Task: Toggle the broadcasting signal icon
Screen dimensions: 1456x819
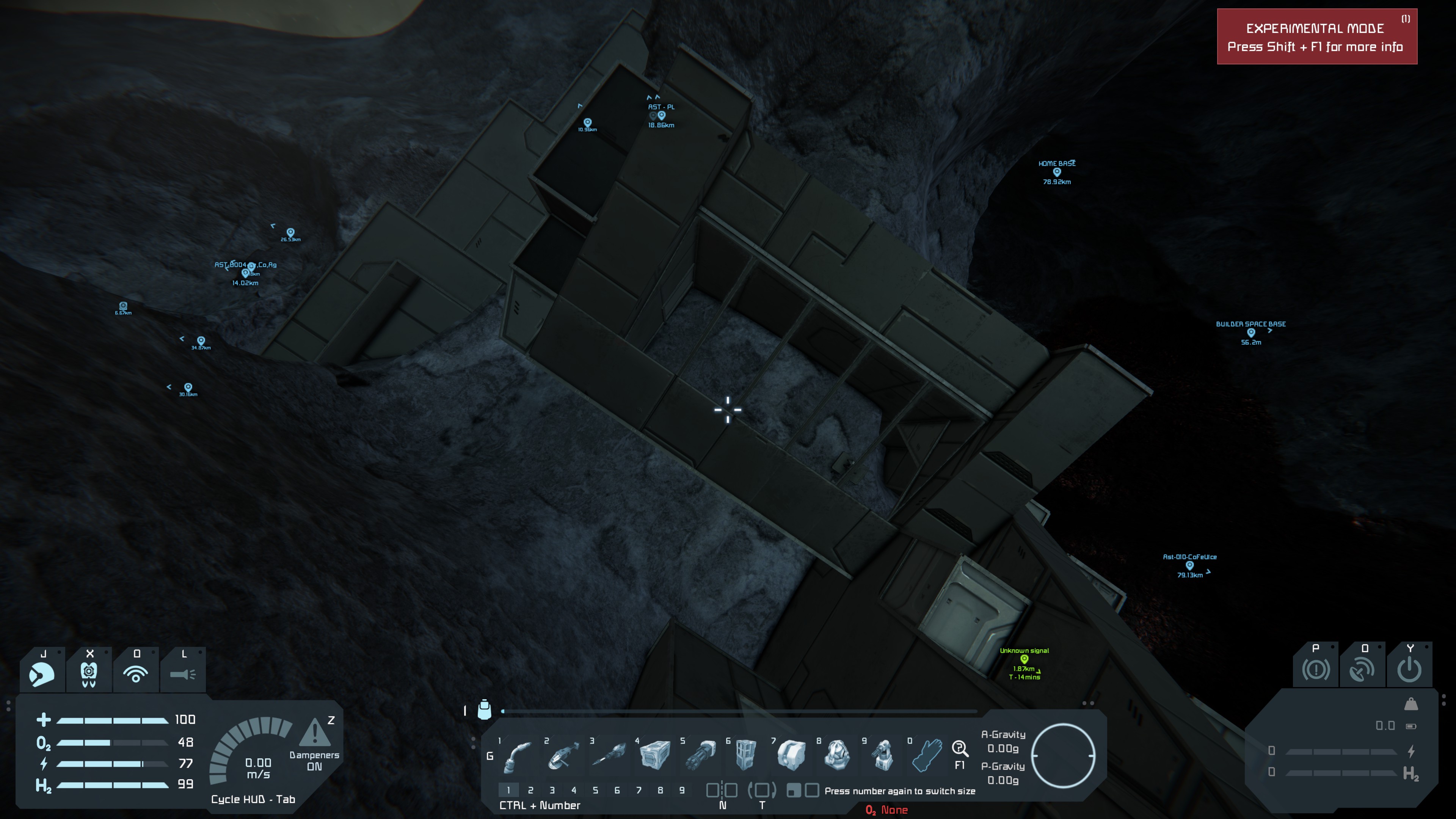Action: coord(136,673)
